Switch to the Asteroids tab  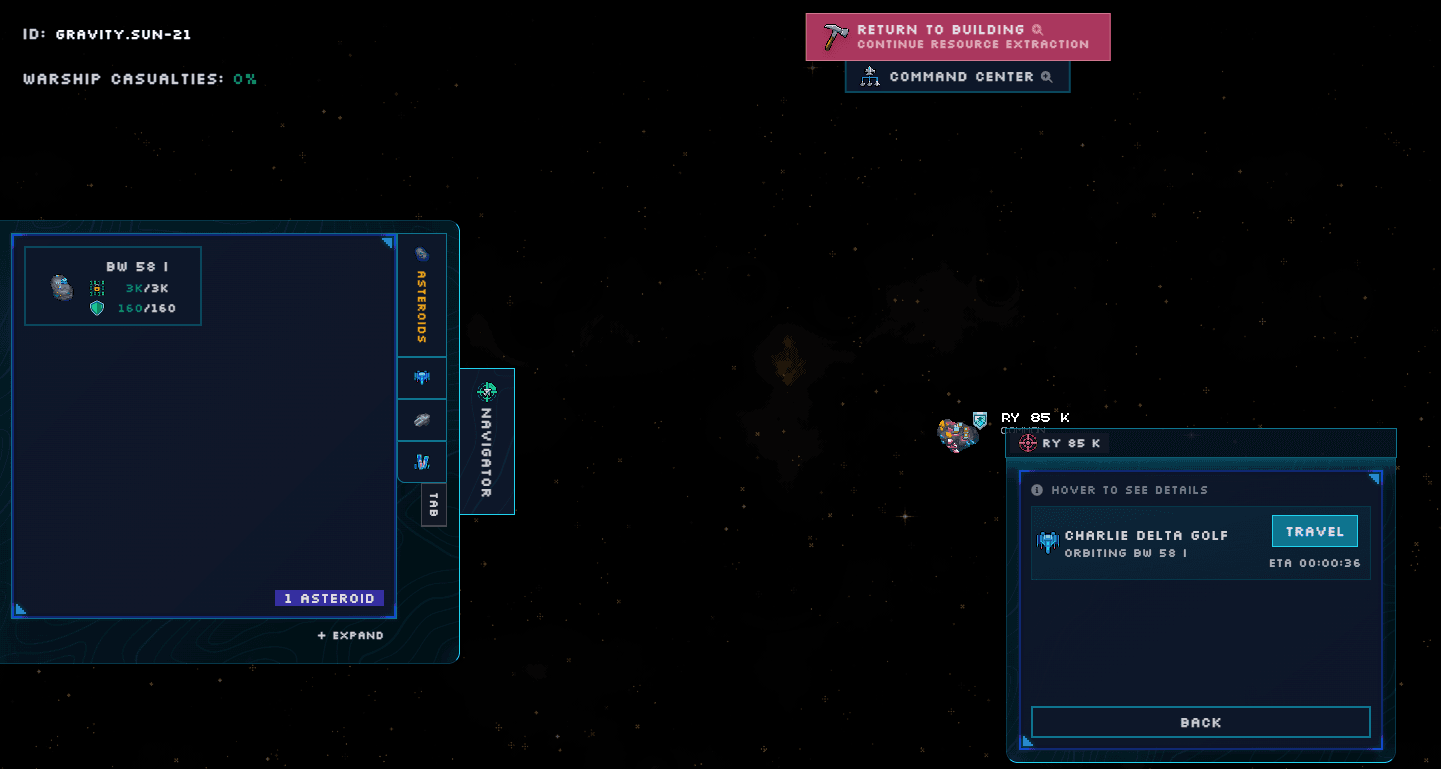click(x=422, y=294)
